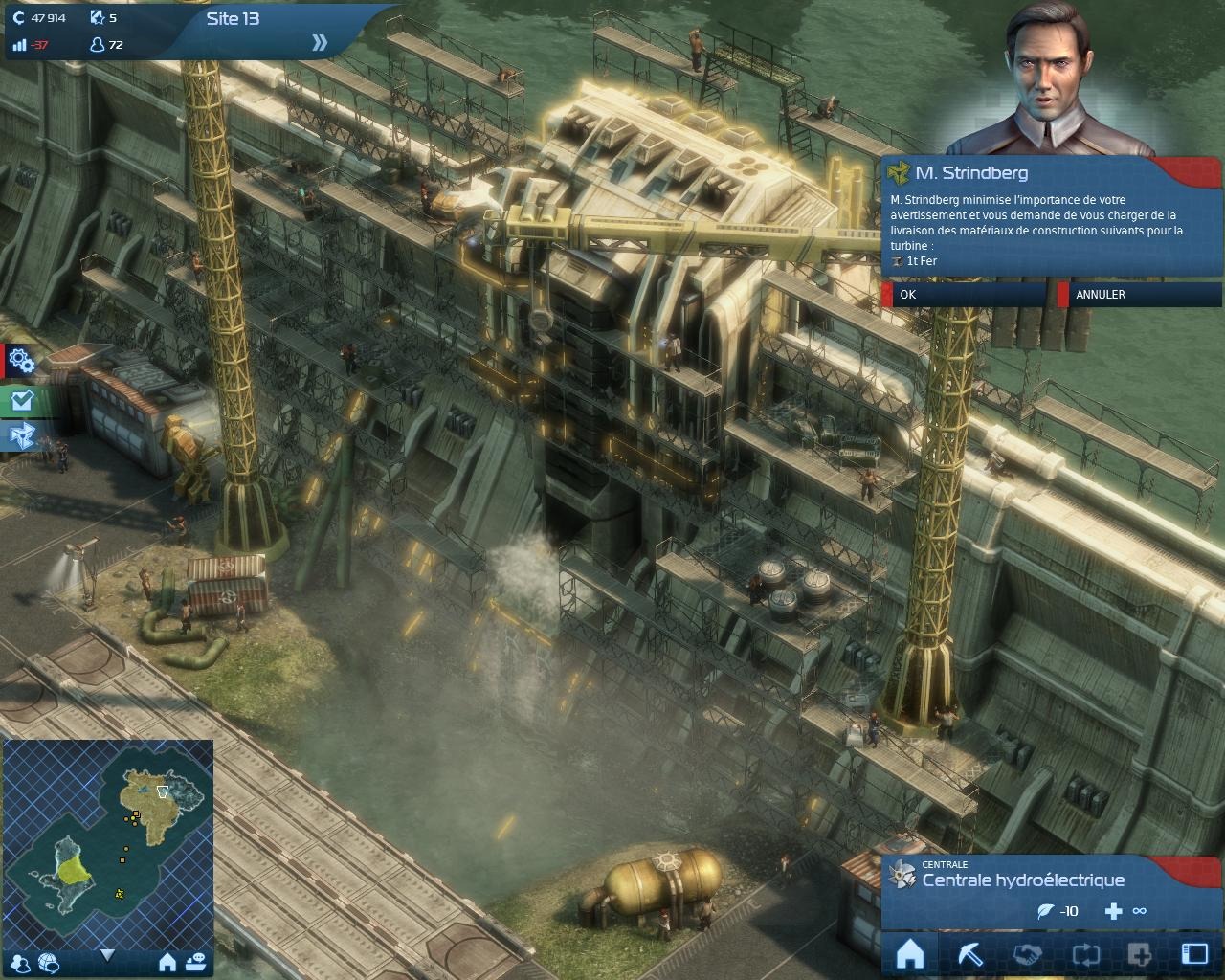Select the plus-box tool in bottom toolbar
This screenshot has height=980, width=1225.
1139,954
